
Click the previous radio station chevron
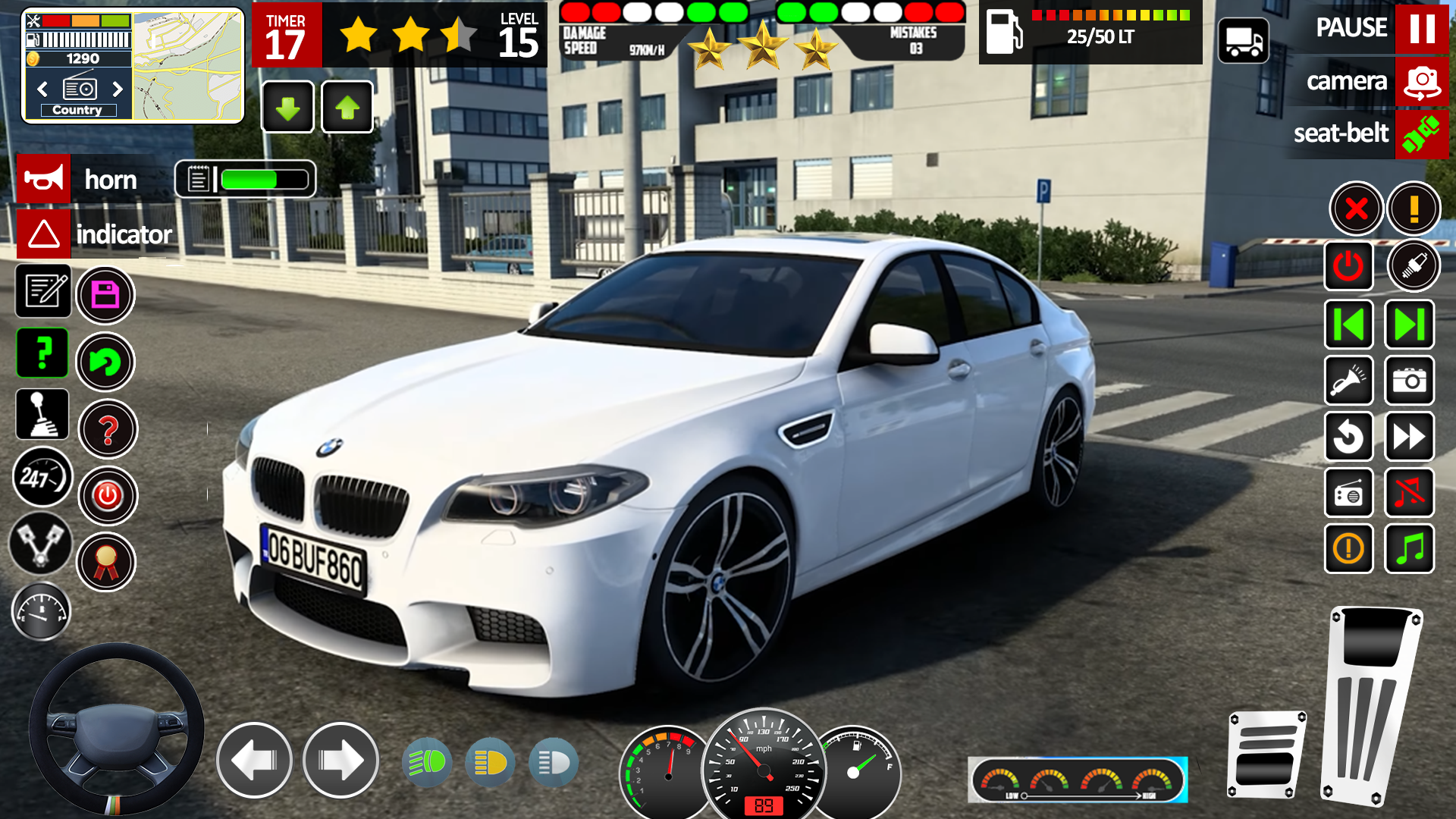coord(42,89)
